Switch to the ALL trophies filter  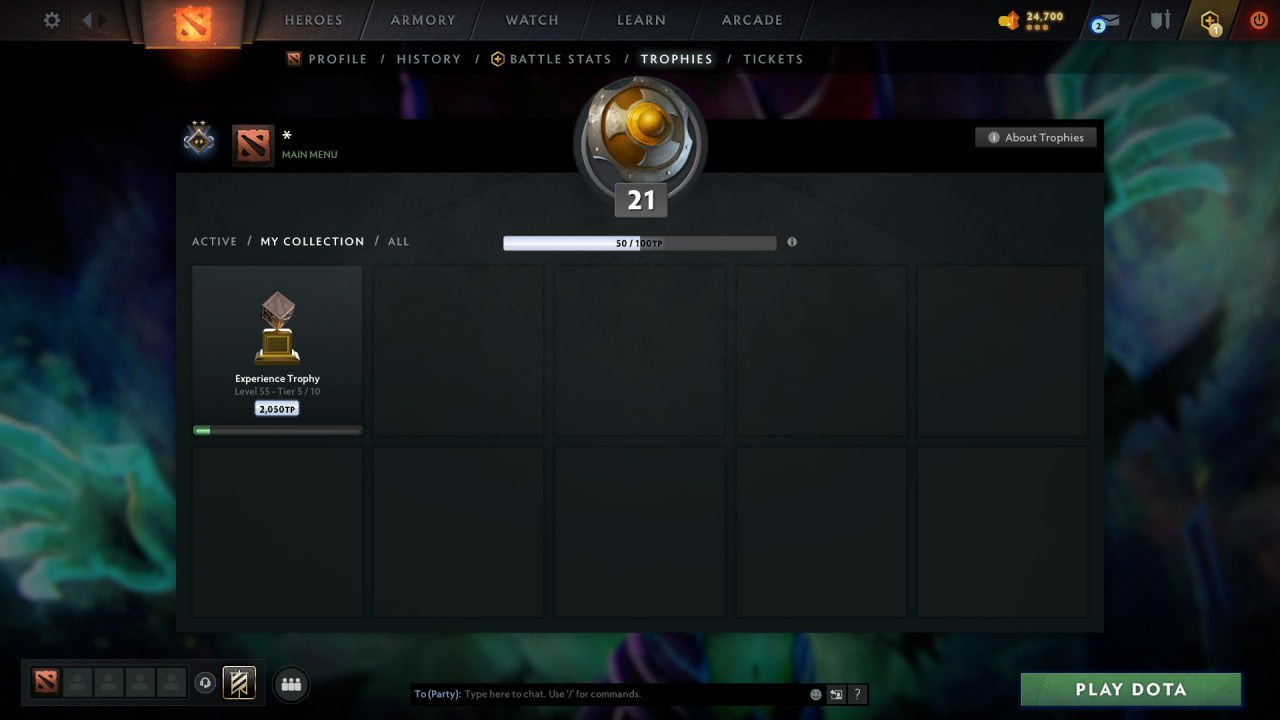click(x=398, y=241)
